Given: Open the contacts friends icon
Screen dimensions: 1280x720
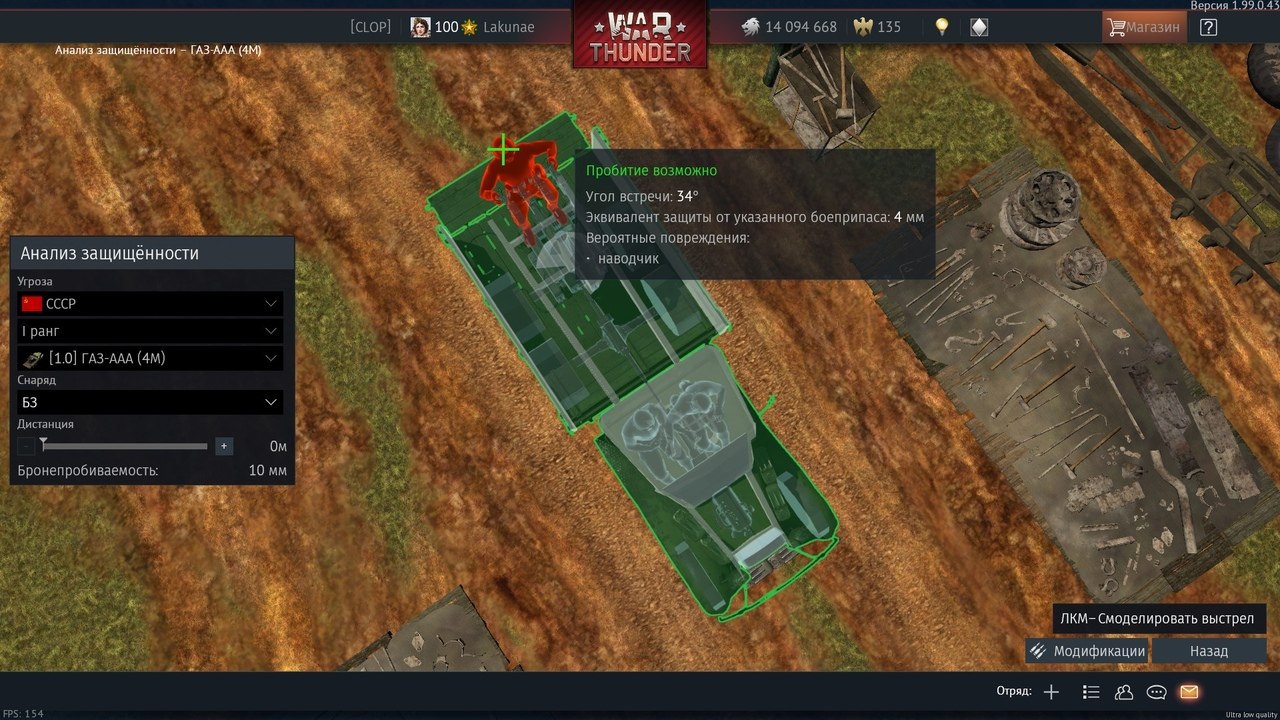Looking at the screenshot, I should click(1123, 692).
